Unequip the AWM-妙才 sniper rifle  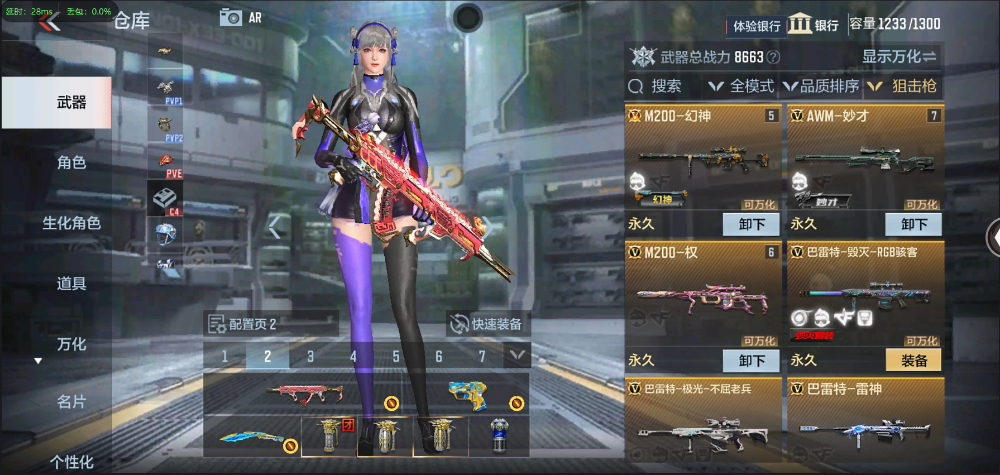[x=913, y=224]
